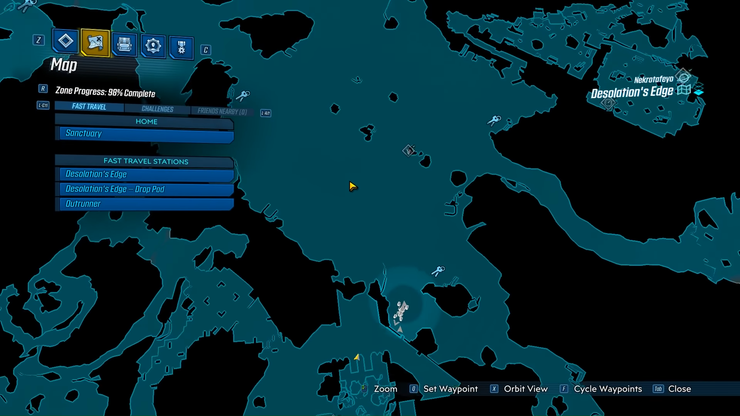
Task: Fast travel to Sanctuary
Action: click(144, 134)
